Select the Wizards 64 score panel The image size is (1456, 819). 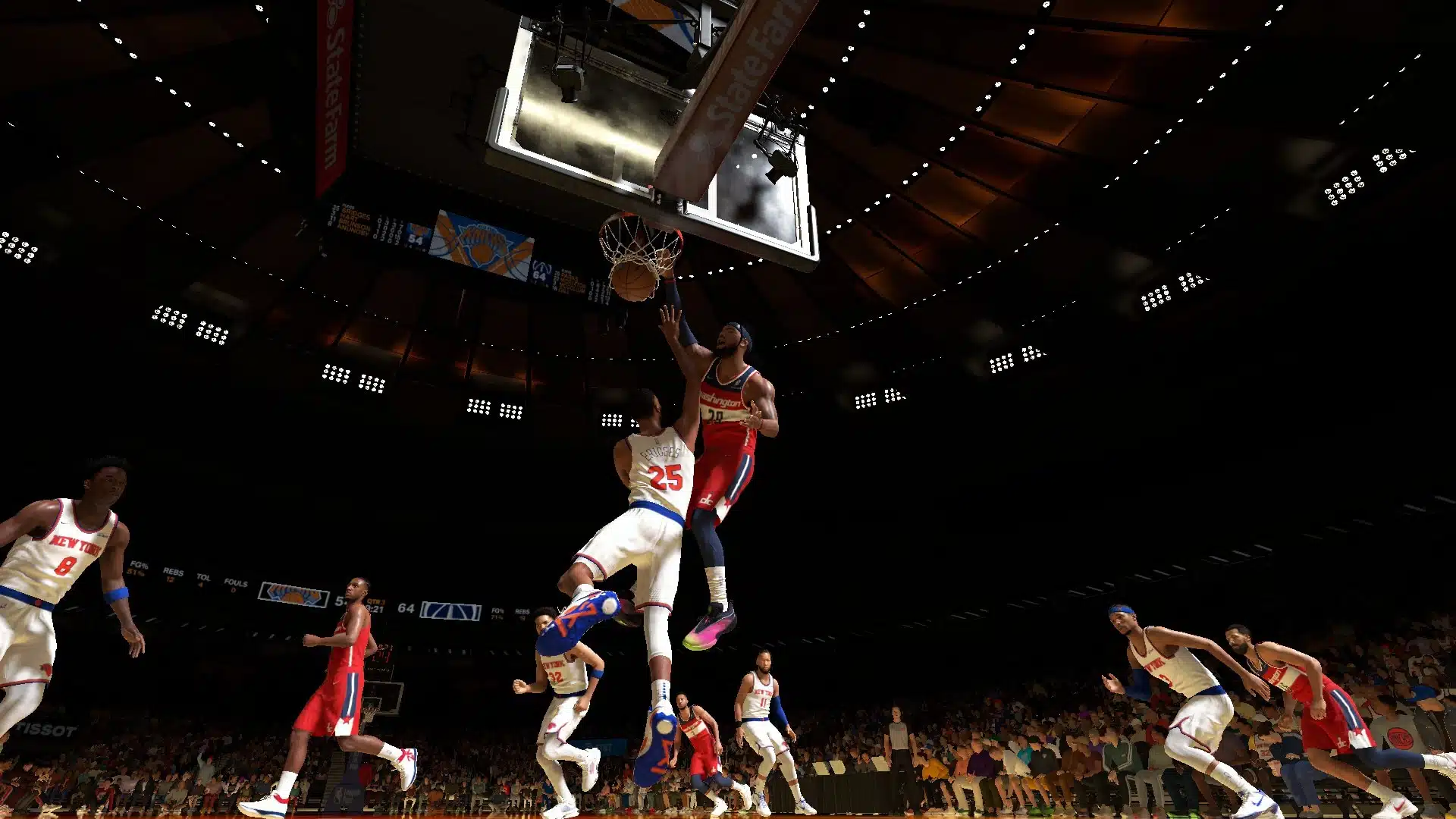[540, 277]
